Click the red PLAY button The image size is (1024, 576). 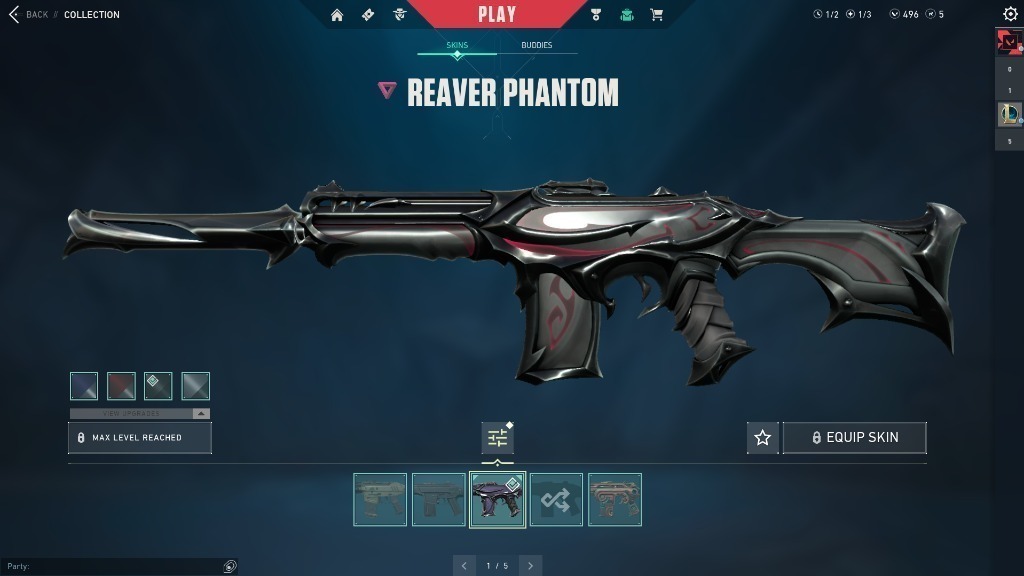click(497, 14)
